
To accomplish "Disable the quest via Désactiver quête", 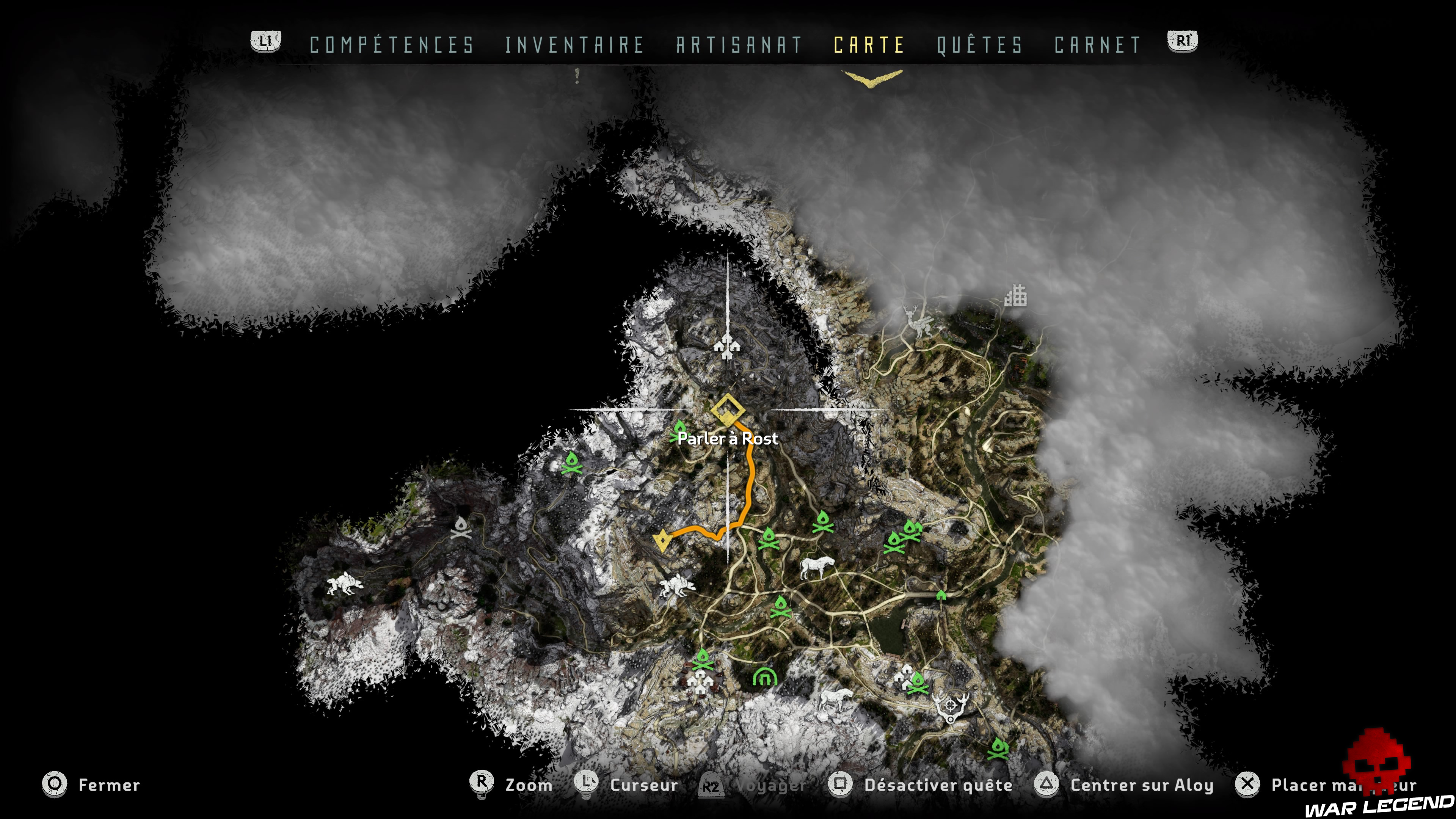I will pyautogui.click(x=938, y=785).
